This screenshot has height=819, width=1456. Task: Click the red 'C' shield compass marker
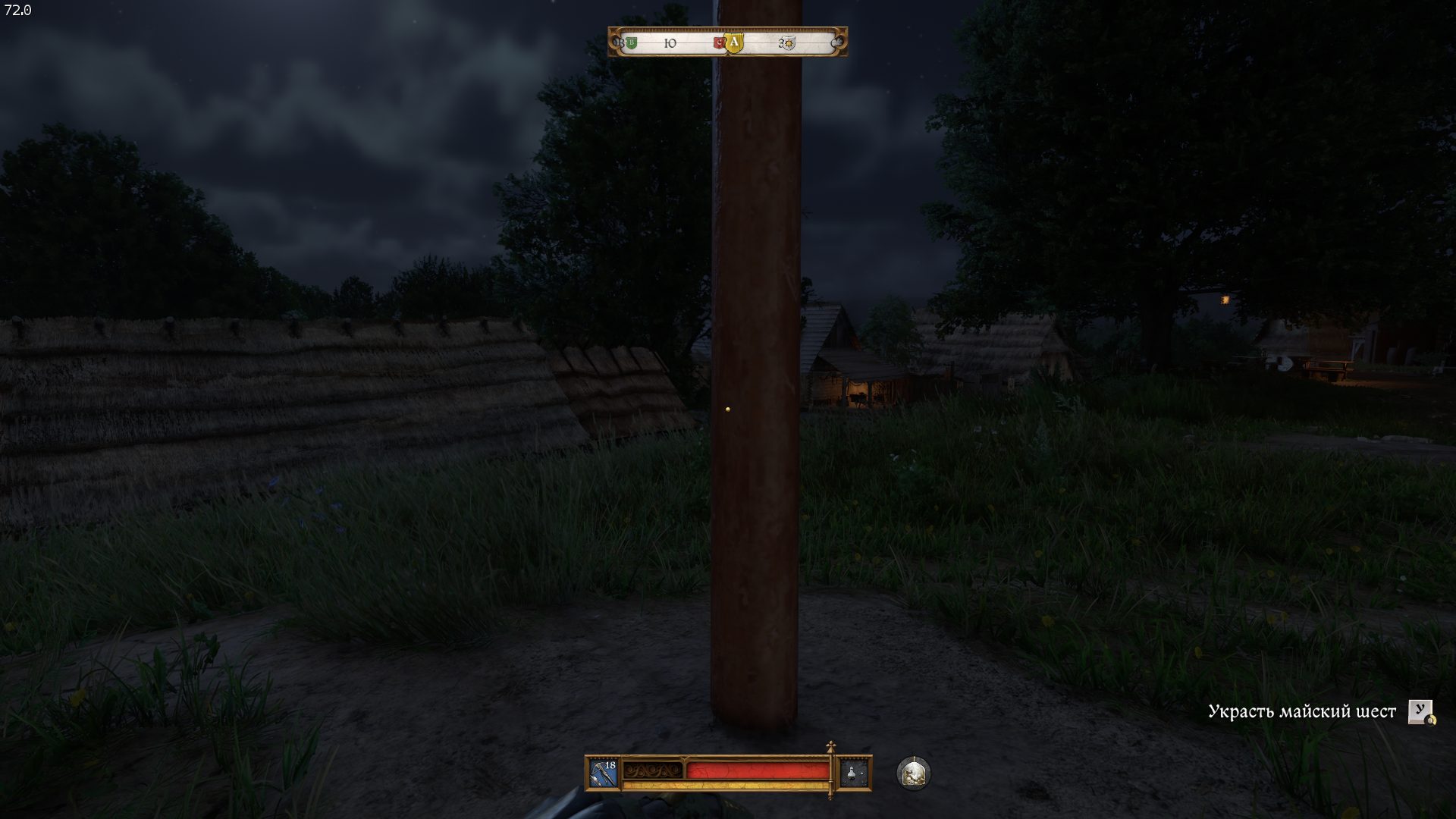(719, 43)
